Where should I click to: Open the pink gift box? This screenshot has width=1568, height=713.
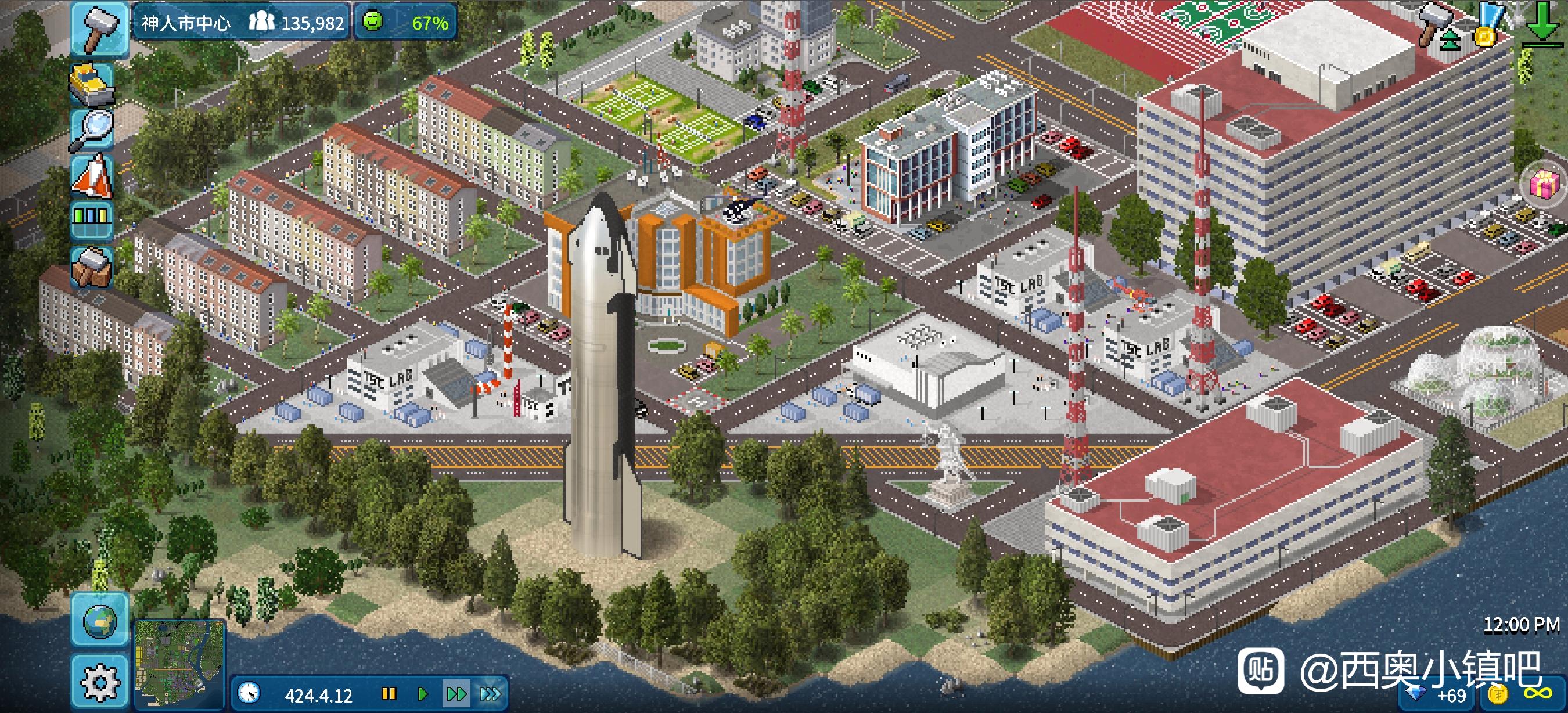[x=1544, y=183]
